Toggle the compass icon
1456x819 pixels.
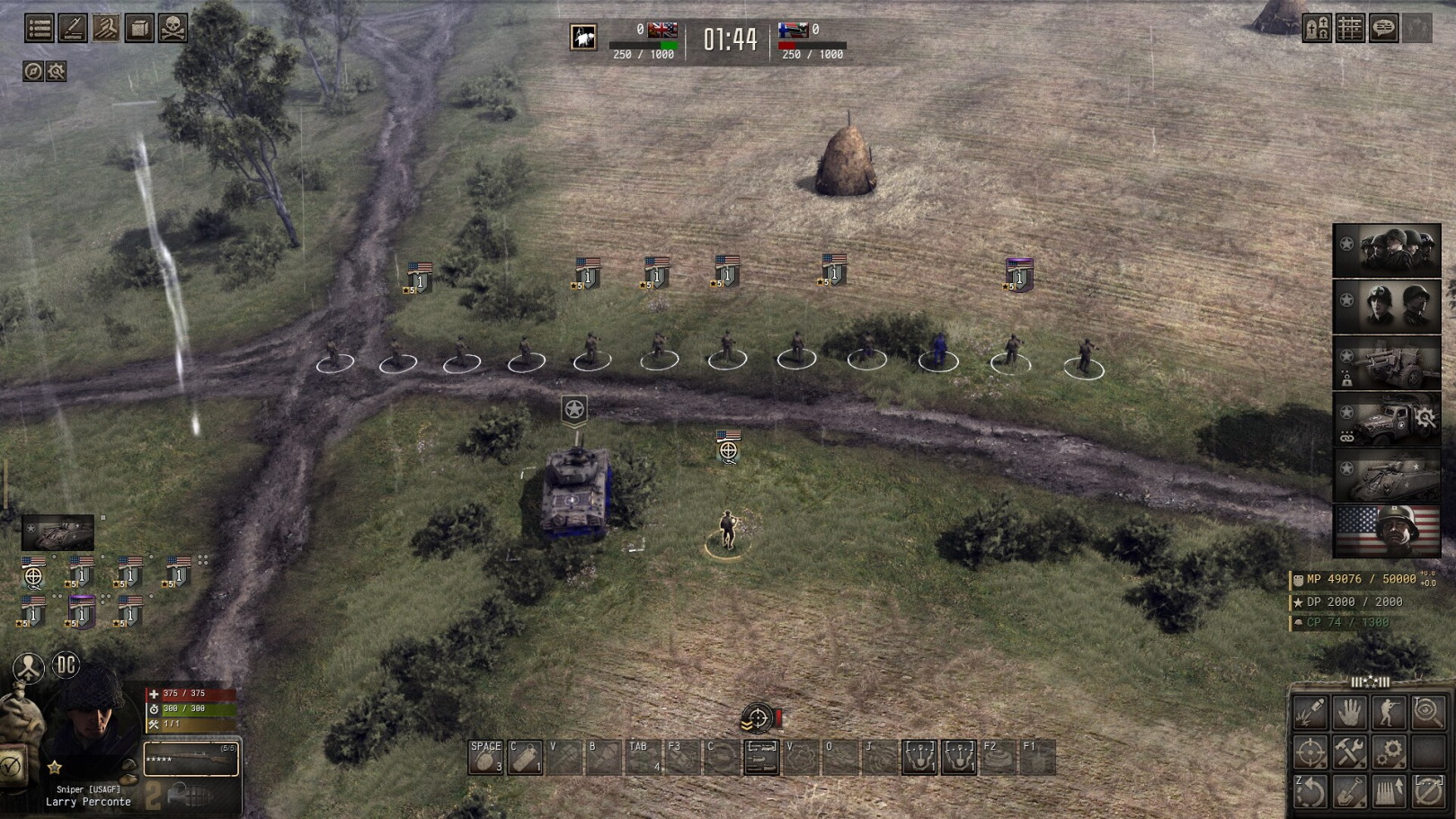point(33,71)
